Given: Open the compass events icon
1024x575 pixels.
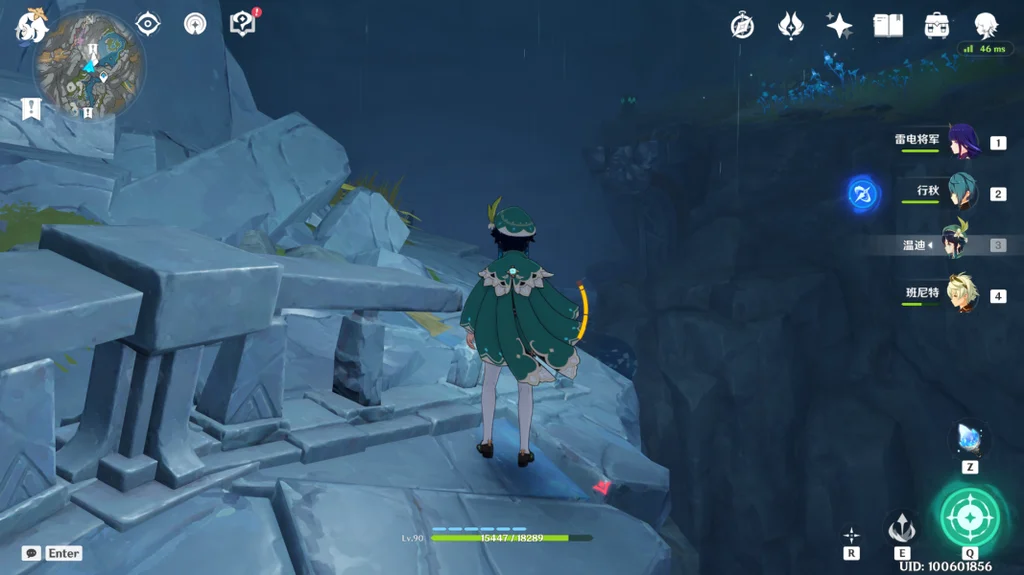Looking at the screenshot, I should click(x=742, y=26).
